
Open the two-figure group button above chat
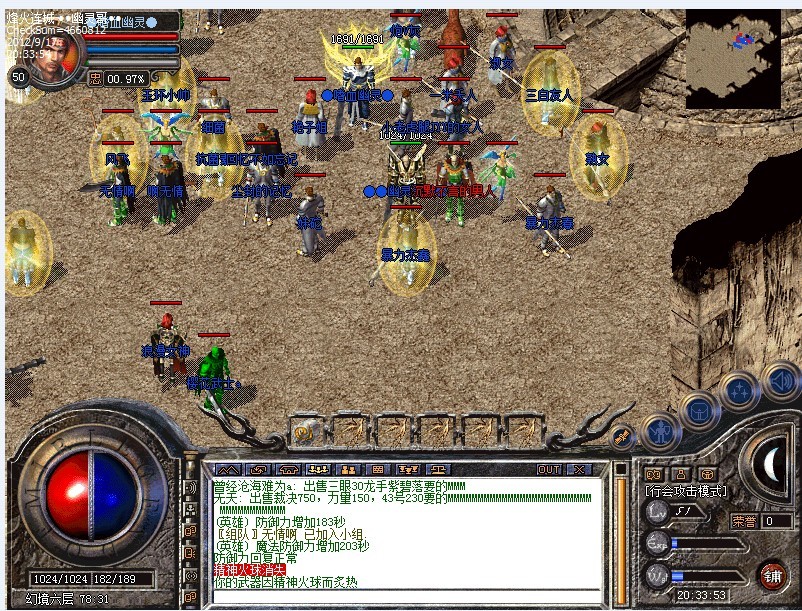pos(349,469)
